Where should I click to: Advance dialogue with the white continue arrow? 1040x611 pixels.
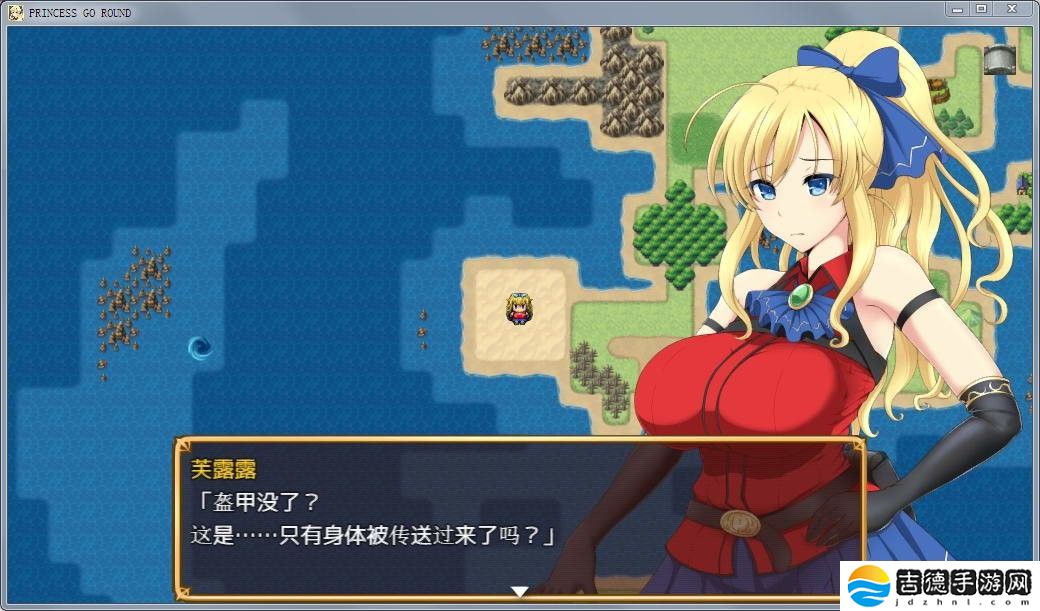(x=519, y=591)
